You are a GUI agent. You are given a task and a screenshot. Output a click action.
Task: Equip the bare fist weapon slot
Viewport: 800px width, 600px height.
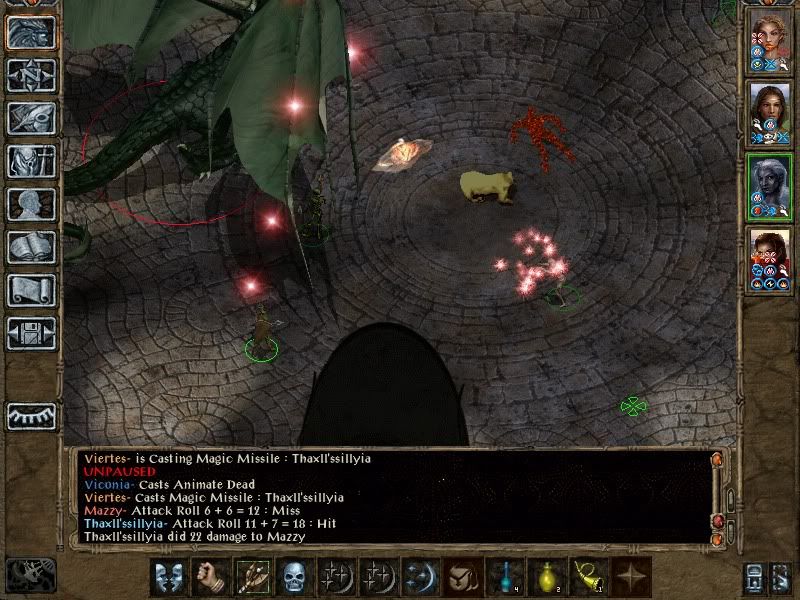[x=210, y=577]
